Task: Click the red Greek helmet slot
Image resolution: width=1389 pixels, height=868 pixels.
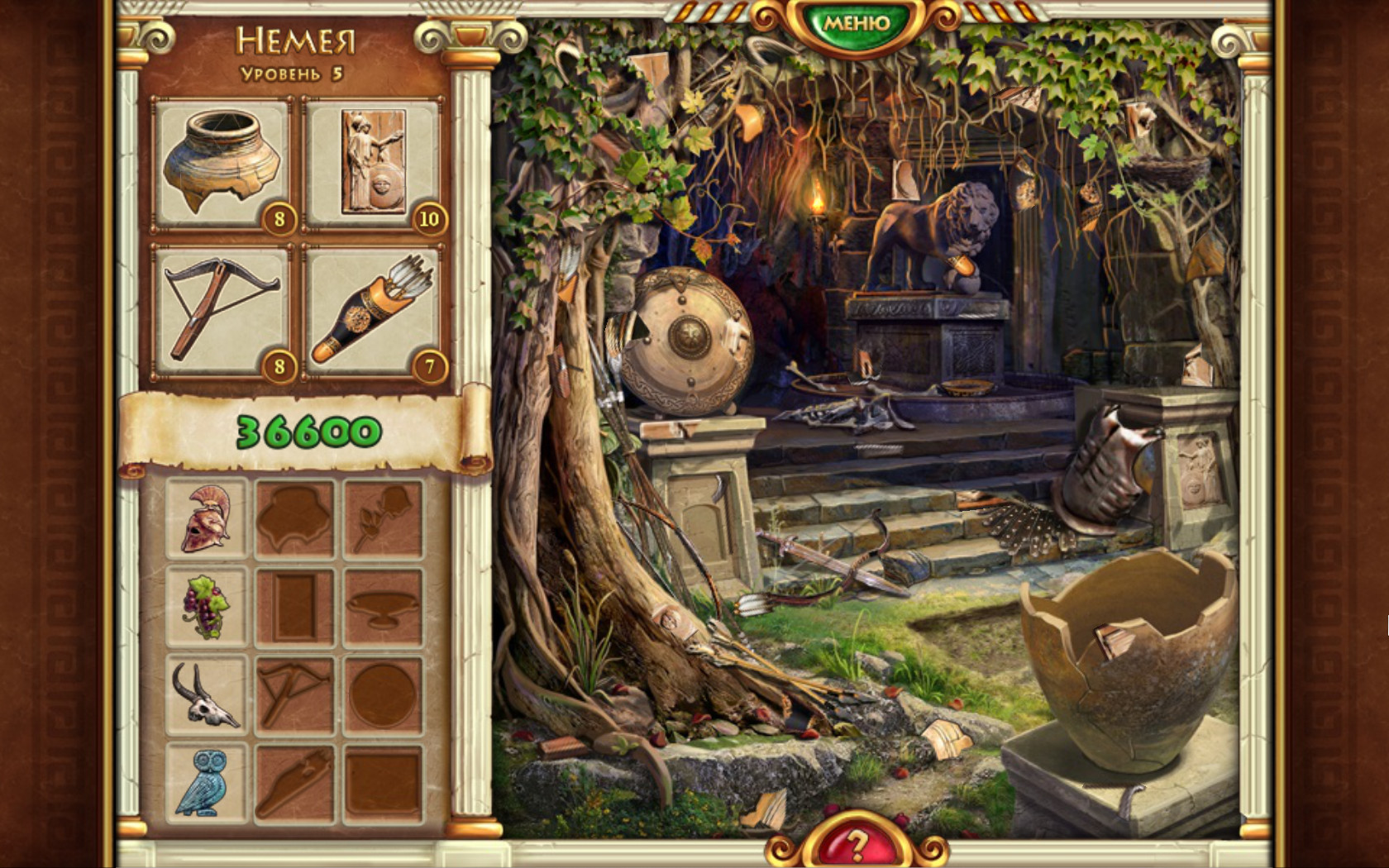Action: 207,518
